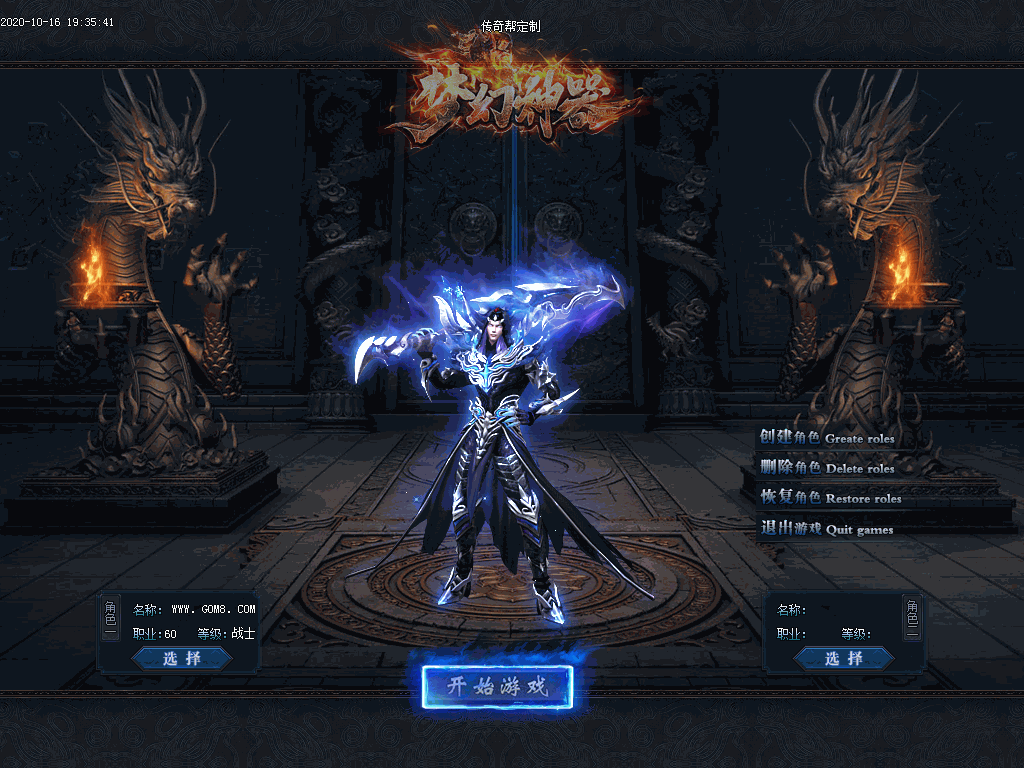Choose Create roles menu entry
This screenshot has height=768, width=1024.
826,438
